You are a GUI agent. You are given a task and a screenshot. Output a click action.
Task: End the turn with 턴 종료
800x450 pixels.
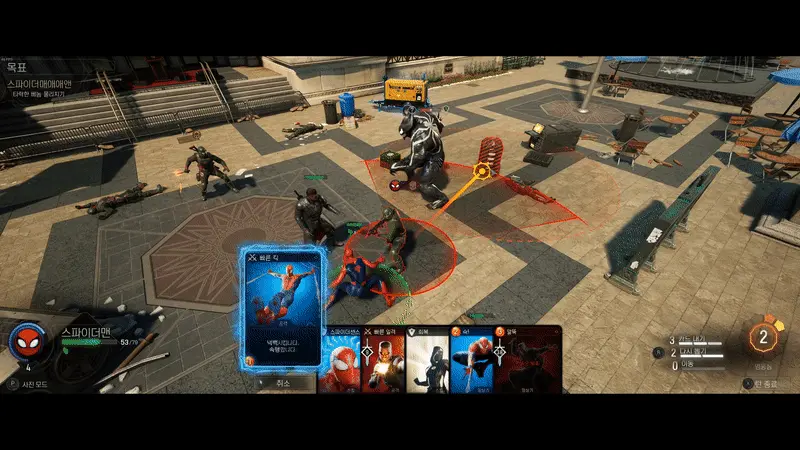pyautogui.click(x=766, y=383)
